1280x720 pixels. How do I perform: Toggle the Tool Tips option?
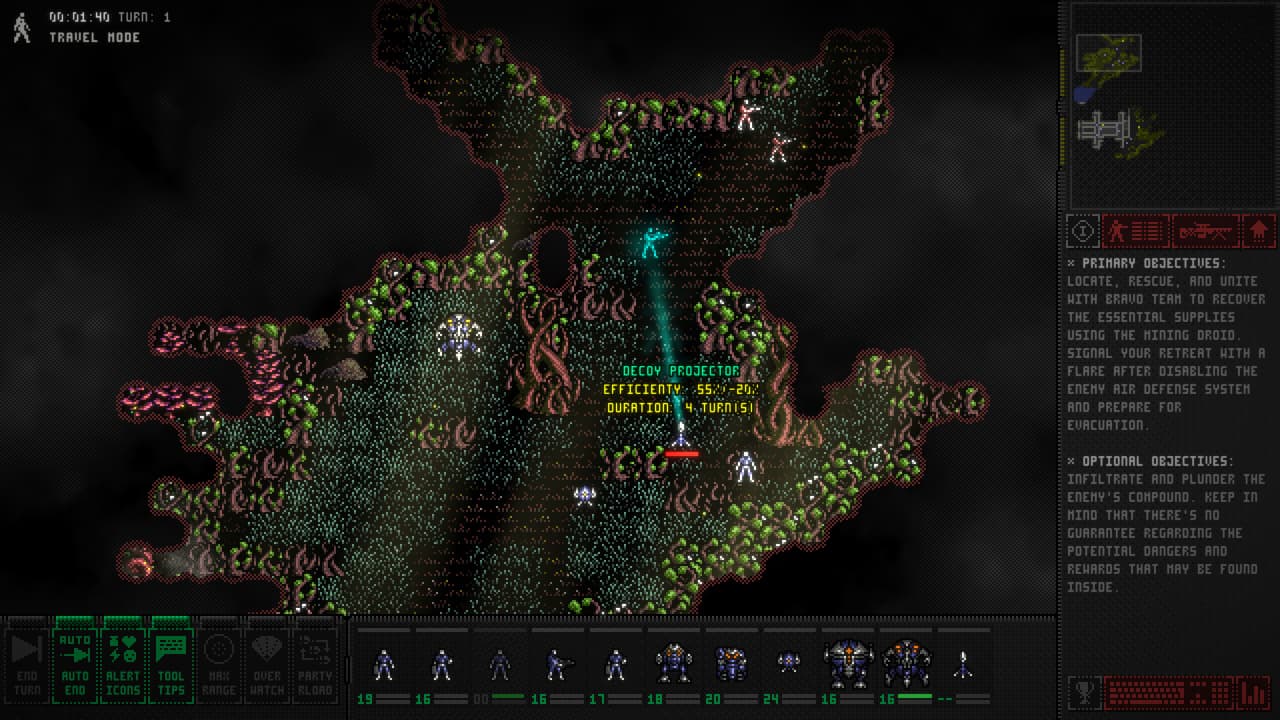[x=172, y=666]
